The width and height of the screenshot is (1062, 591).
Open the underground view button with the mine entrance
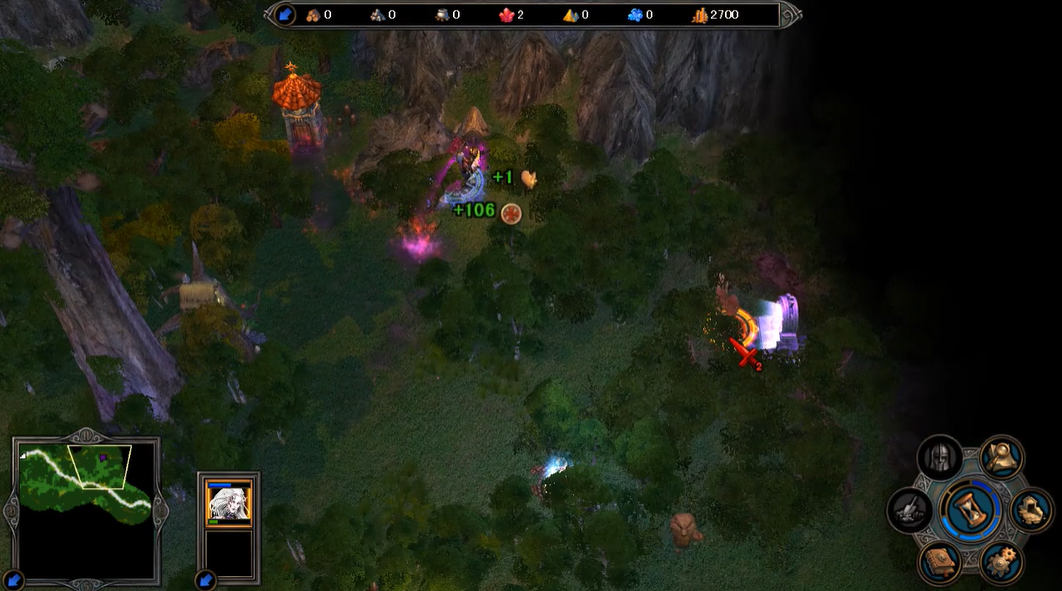pos(1031,509)
